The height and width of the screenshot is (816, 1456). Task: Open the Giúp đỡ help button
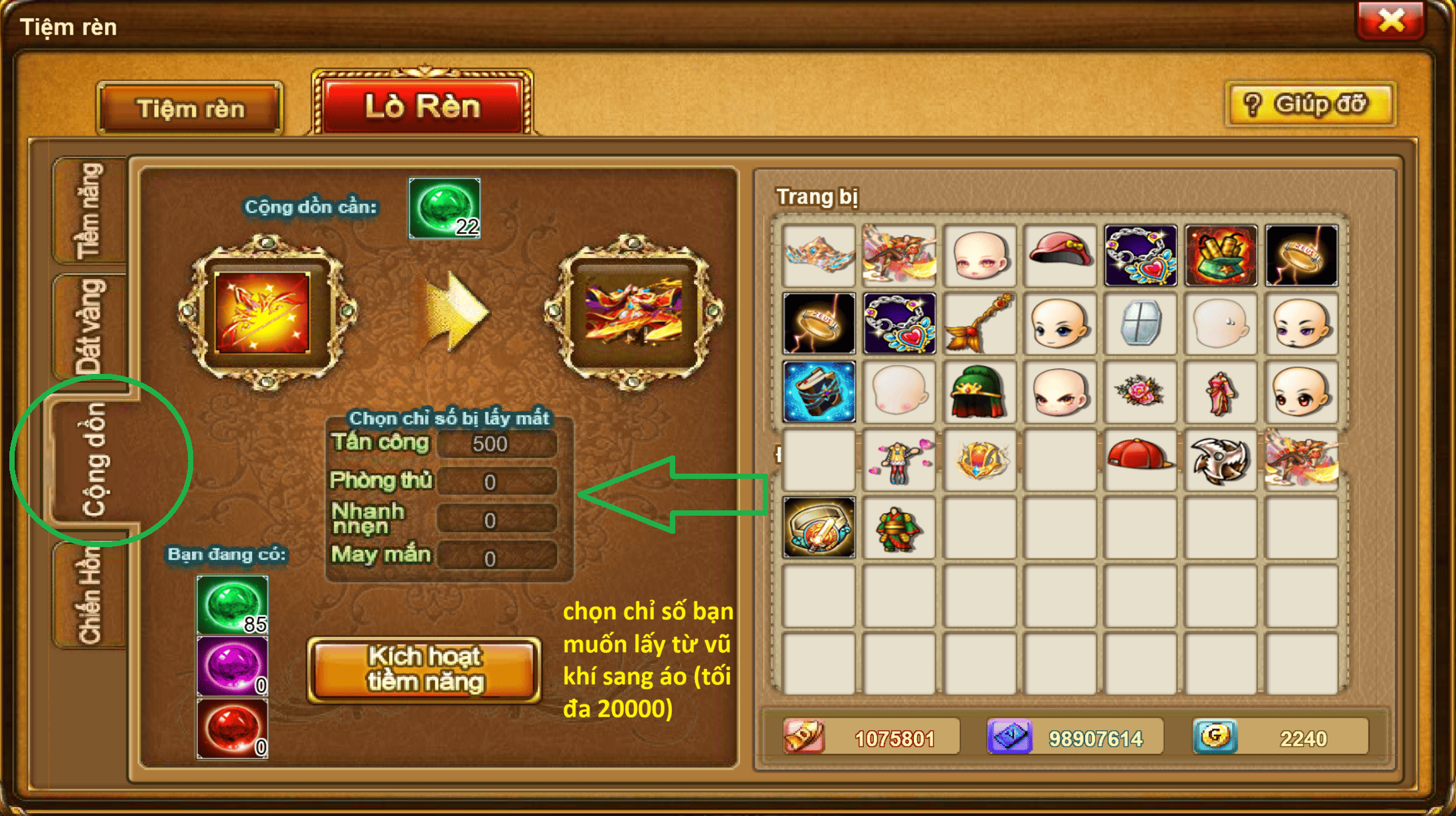[x=1310, y=105]
